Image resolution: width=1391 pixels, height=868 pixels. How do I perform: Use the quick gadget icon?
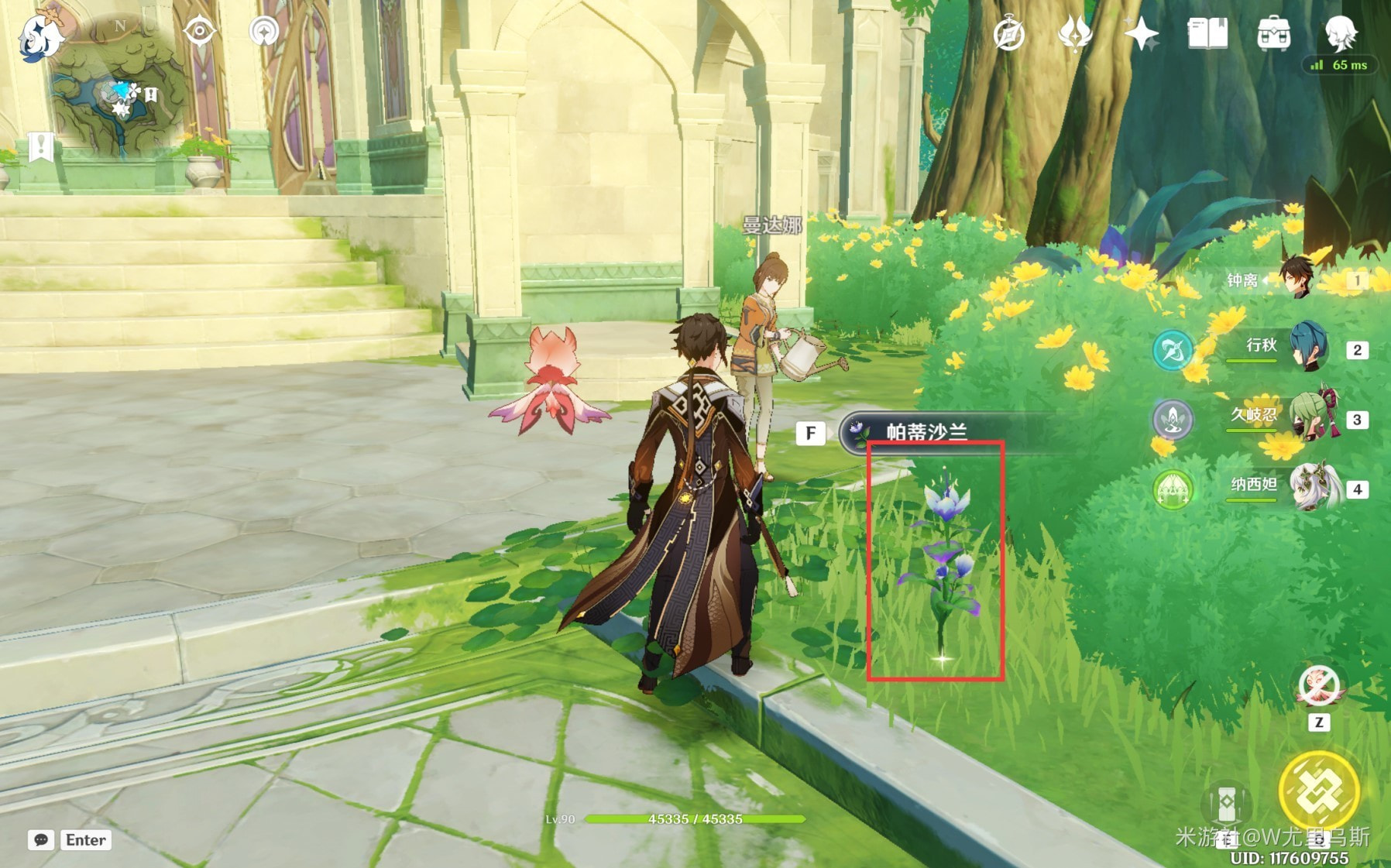click(x=1318, y=686)
